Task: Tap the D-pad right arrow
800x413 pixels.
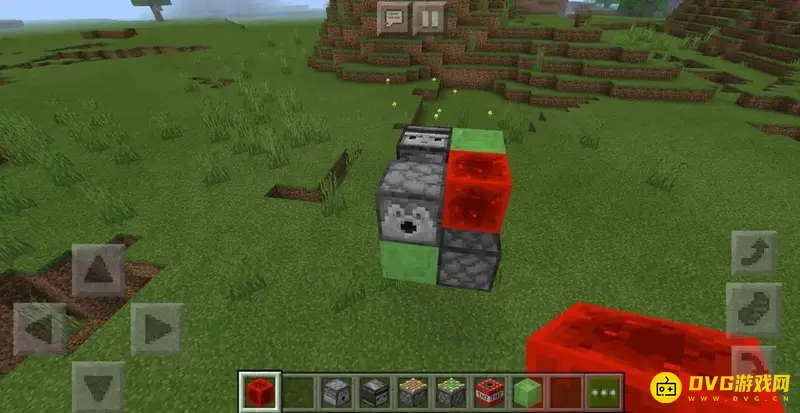Action: coord(156,328)
